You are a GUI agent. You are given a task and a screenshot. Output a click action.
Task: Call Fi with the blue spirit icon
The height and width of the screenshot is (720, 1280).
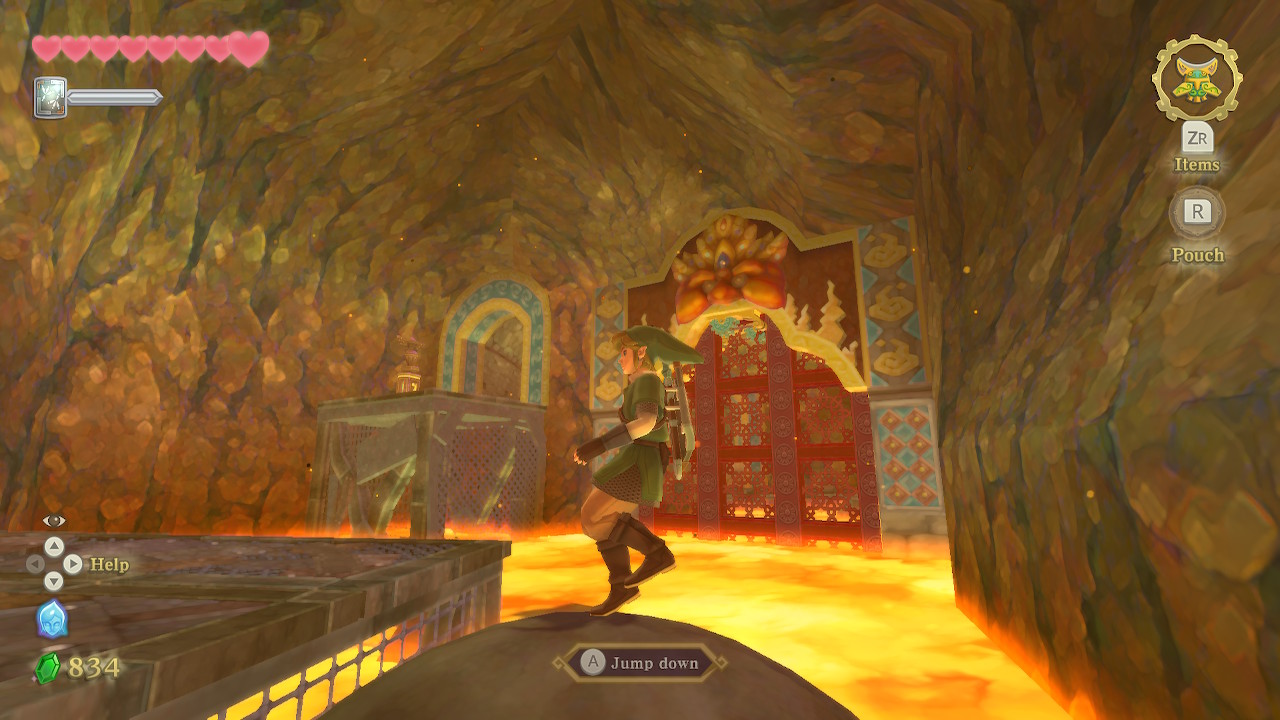pyautogui.click(x=52, y=619)
